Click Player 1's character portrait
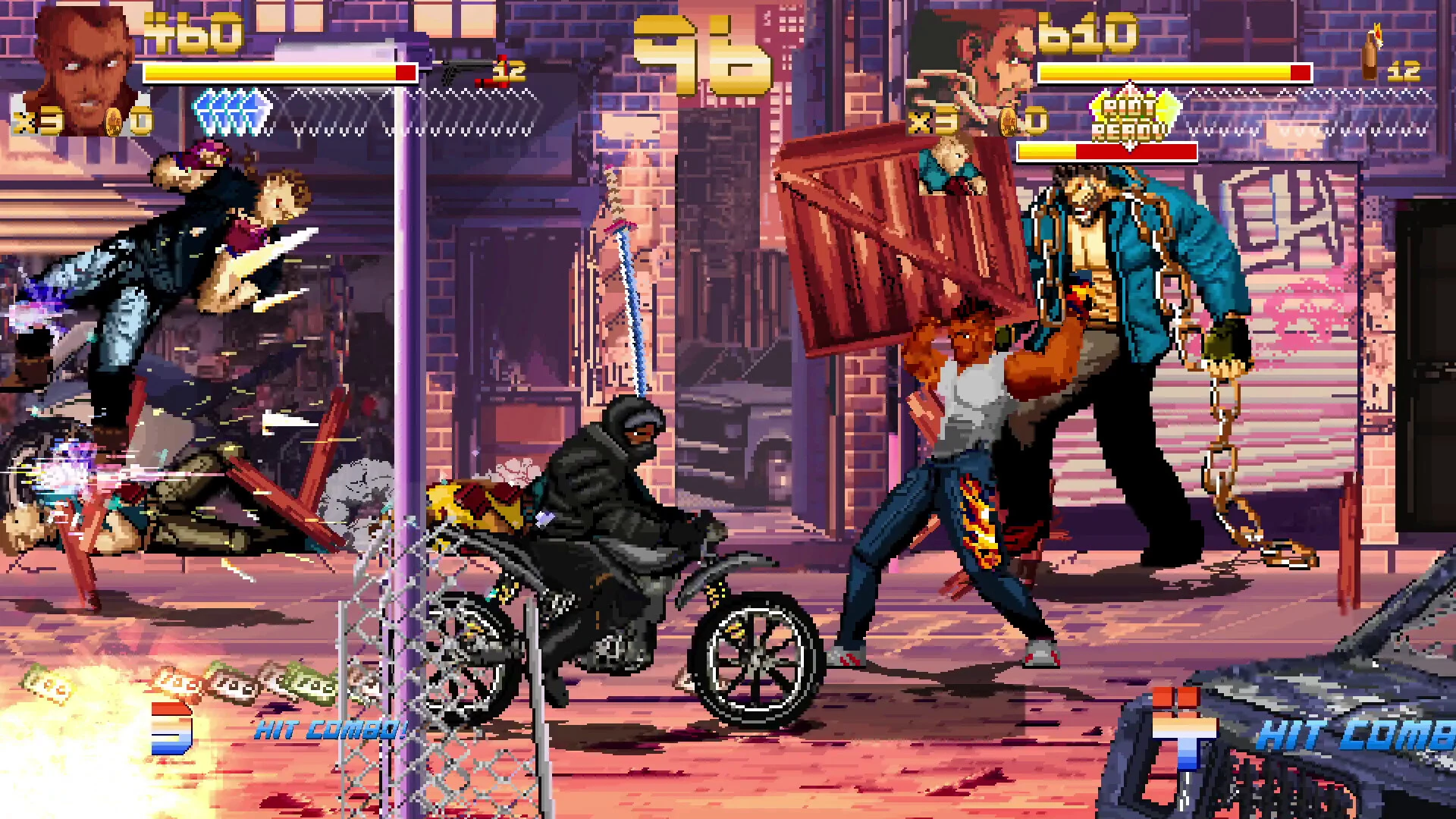Image resolution: width=1456 pixels, height=819 pixels. click(x=83, y=64)
